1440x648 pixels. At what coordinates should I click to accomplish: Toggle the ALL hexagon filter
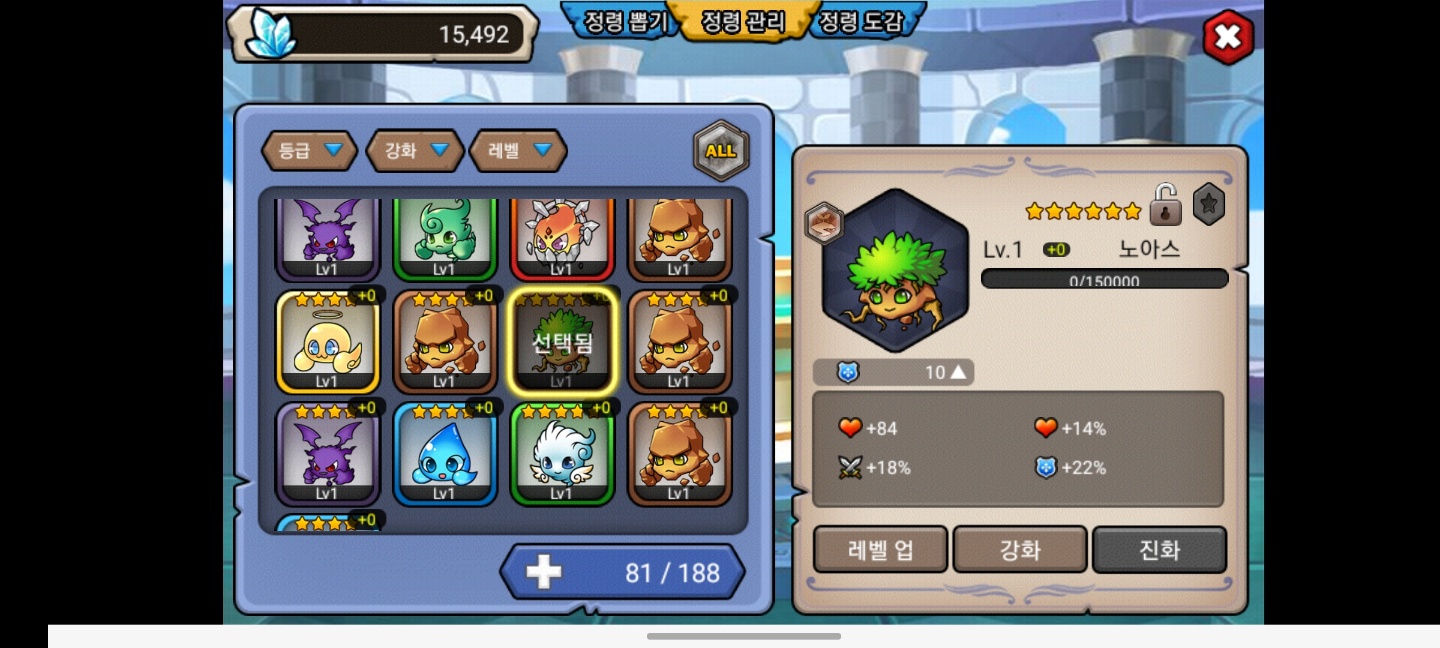(x=720, y=151)
